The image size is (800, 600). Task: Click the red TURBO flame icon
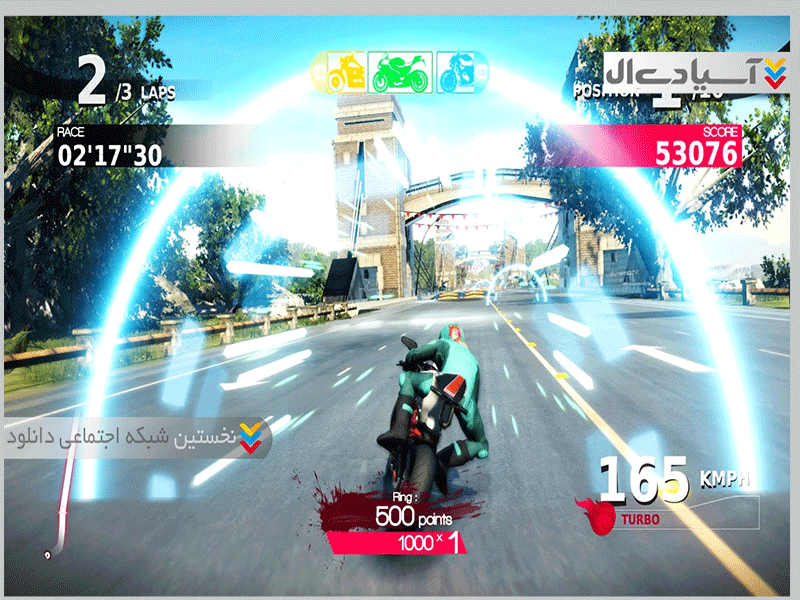click(x=603, y=517)
